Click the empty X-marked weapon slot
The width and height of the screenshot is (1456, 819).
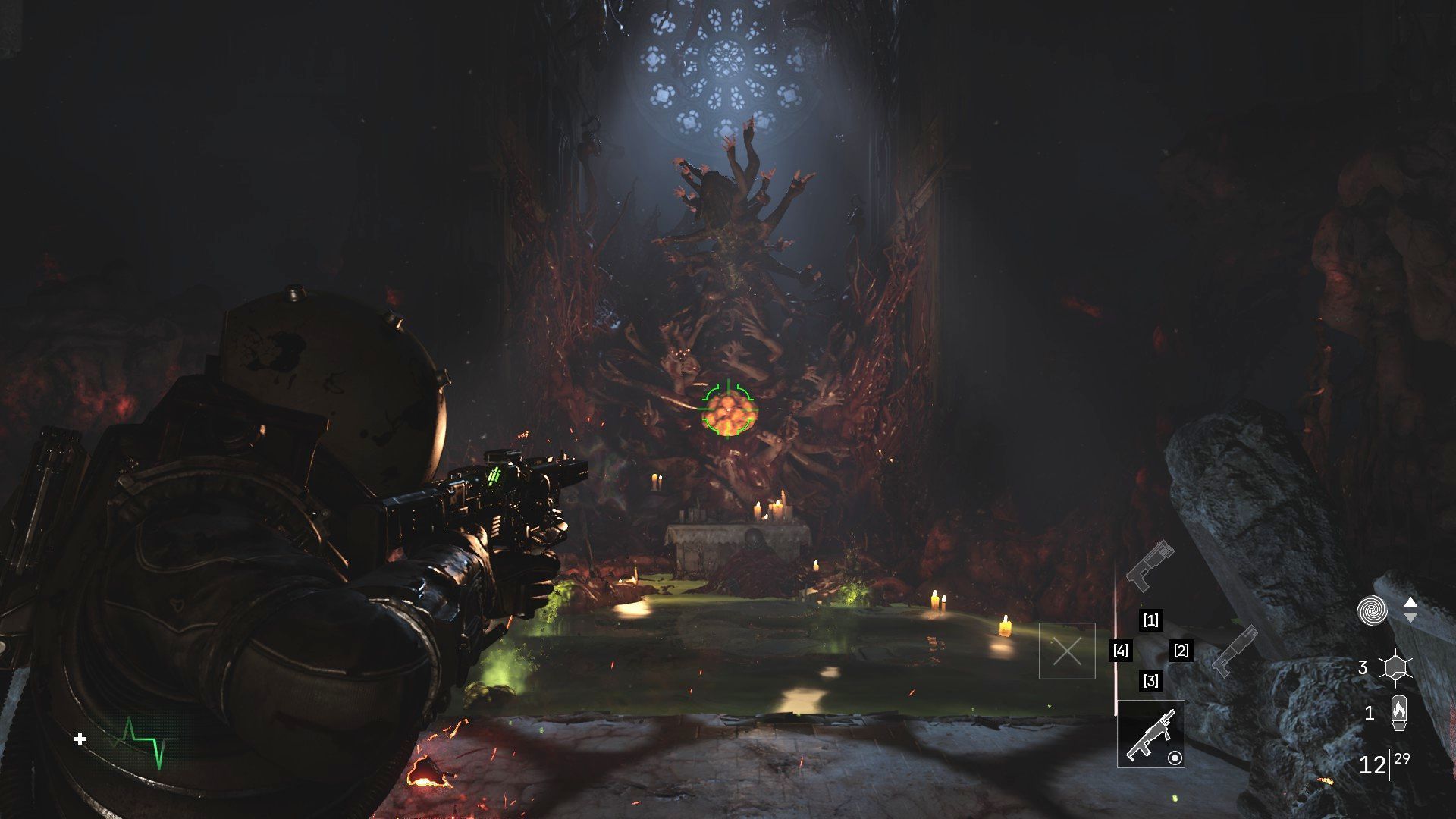[1067, 651]
